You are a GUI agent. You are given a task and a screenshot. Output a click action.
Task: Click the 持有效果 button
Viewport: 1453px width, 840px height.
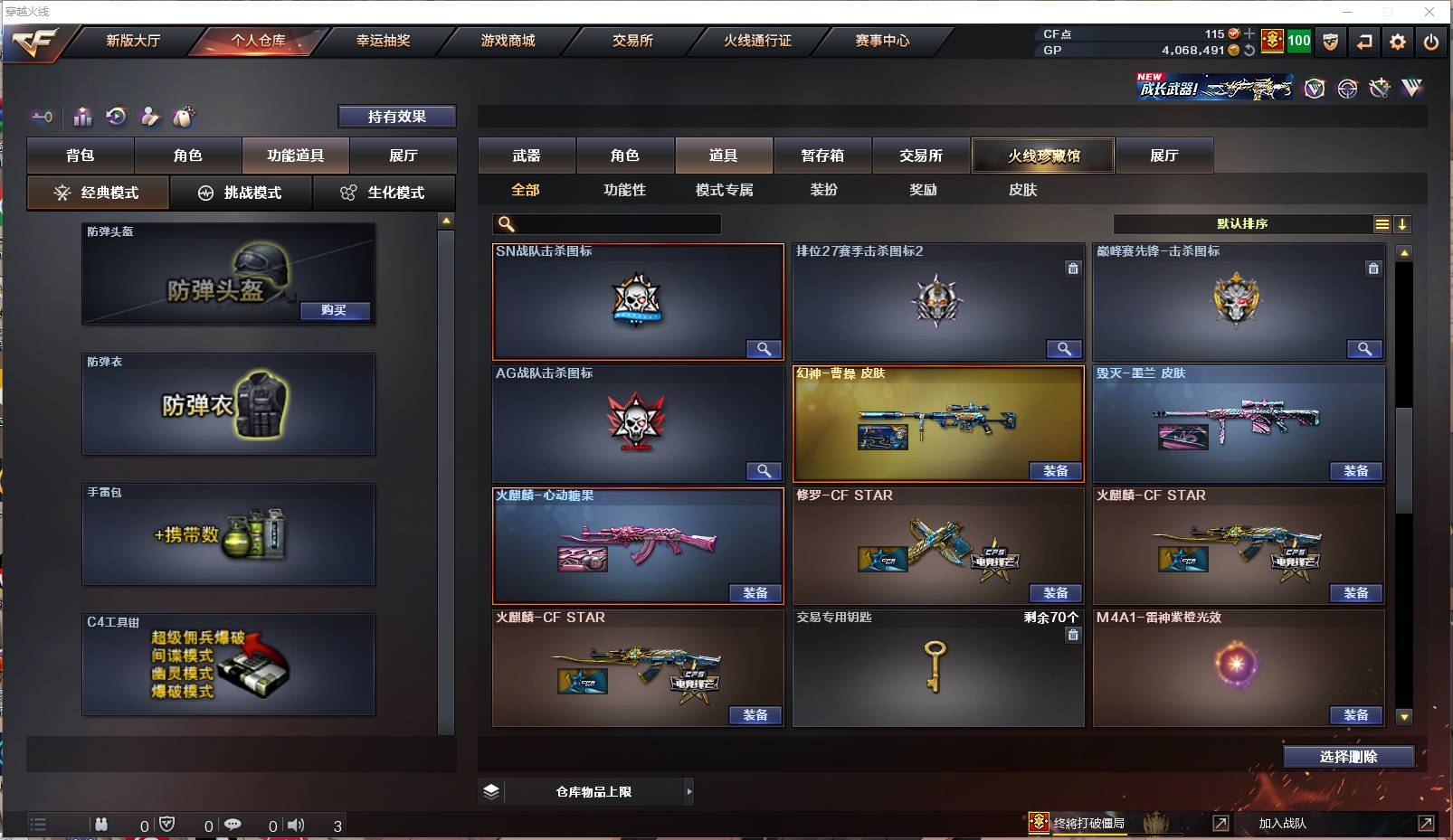[x=396, y=116]
